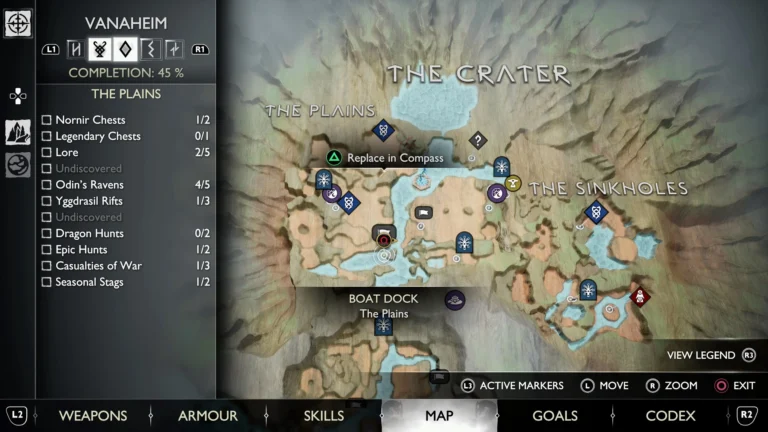Open the mountain region icon in the sidebar

18,131
